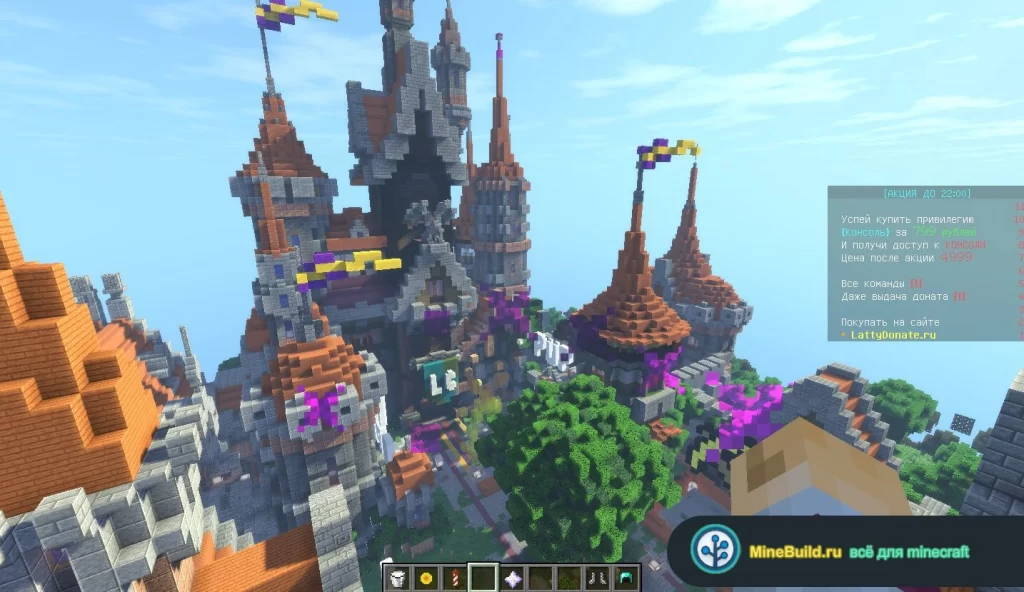Choose the firework rocket in the hotbar
The image size is (1024, 592).
tap(455, 577)
